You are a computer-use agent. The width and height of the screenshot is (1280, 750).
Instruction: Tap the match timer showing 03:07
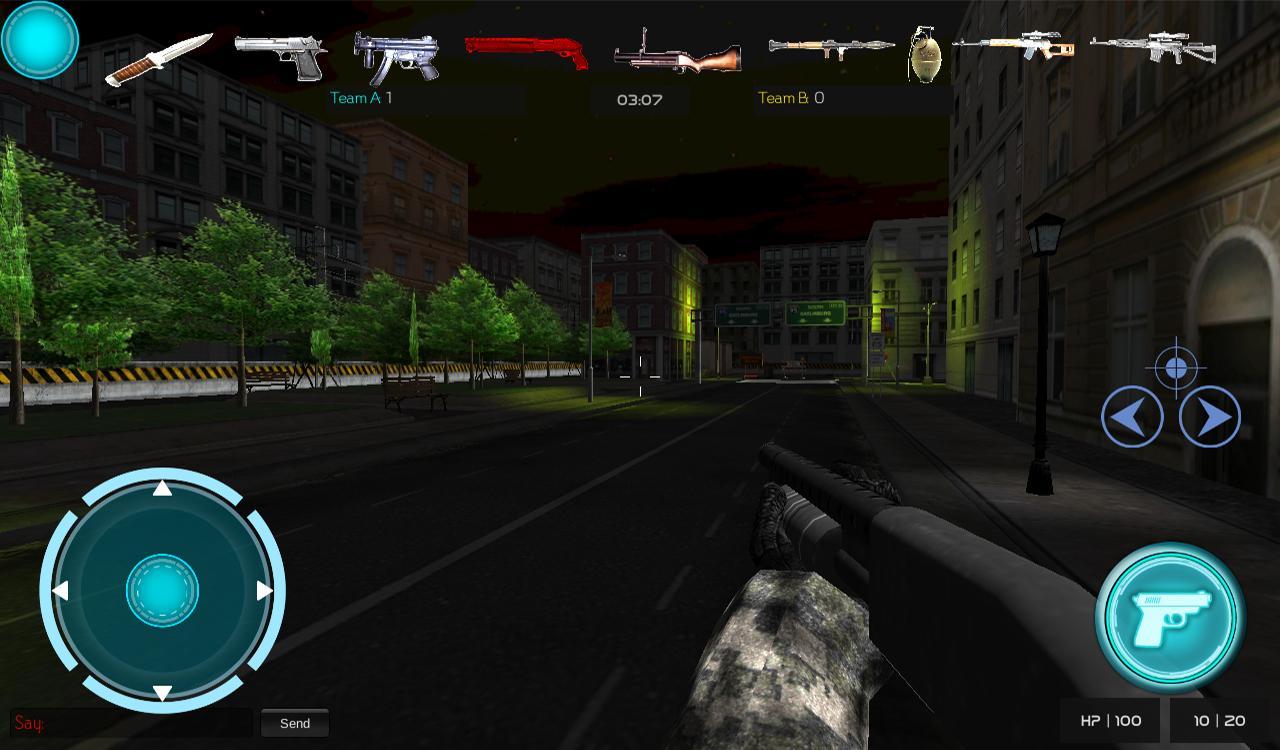point(640,99)
